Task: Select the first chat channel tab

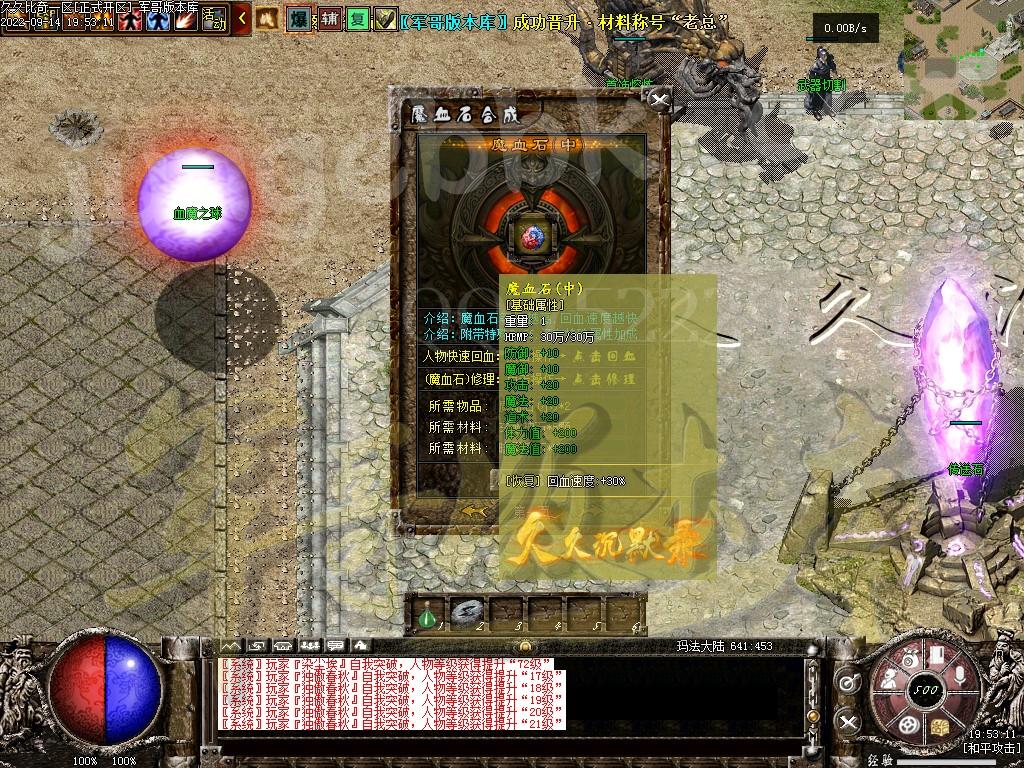Action: coord(231,646)
